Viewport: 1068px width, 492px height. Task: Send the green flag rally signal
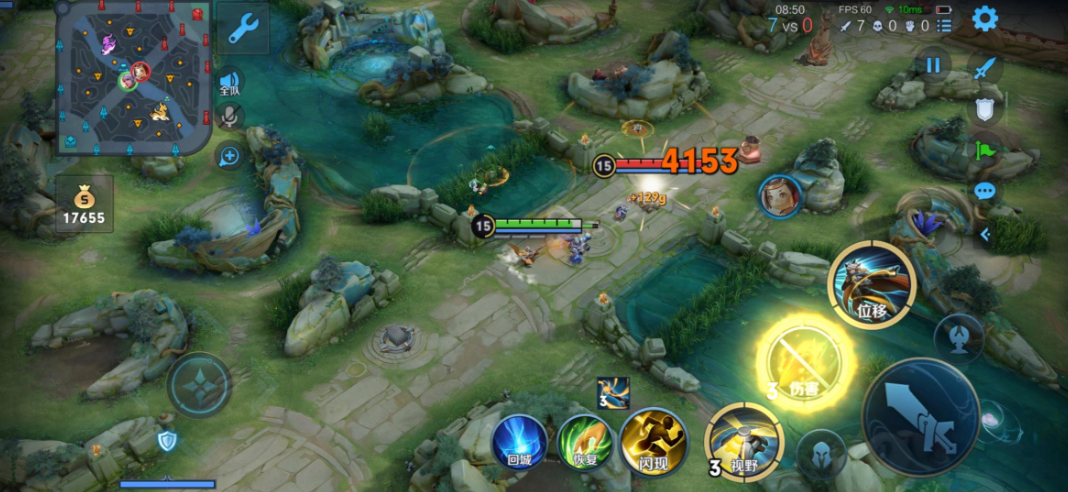click(x=985, y=151)
